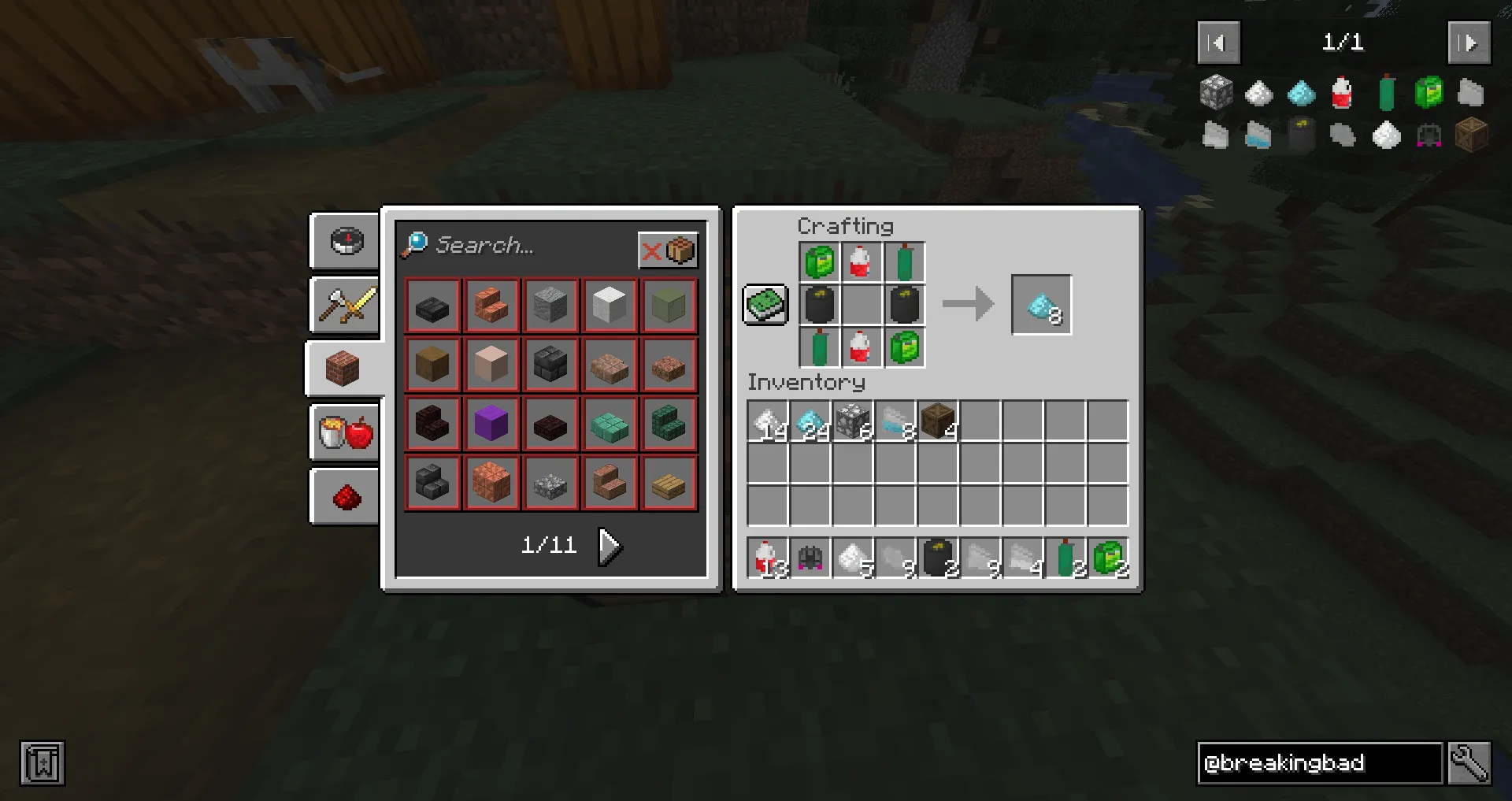This screenshot has width=1512, height=801.
Task: Click the right page arrow at top right
Action: pos(1469,43)
